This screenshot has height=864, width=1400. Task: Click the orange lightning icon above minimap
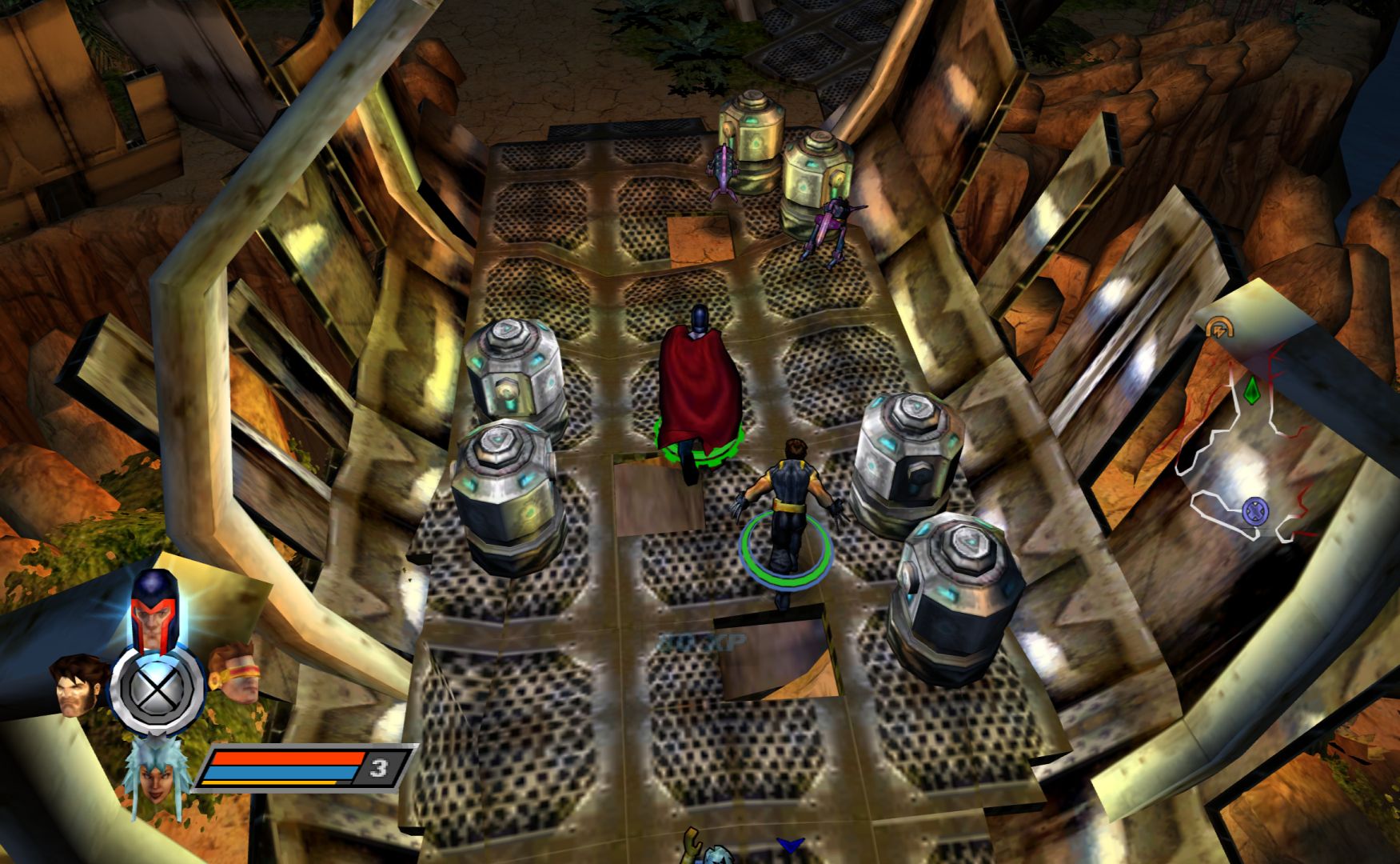tap(1219, 327)
